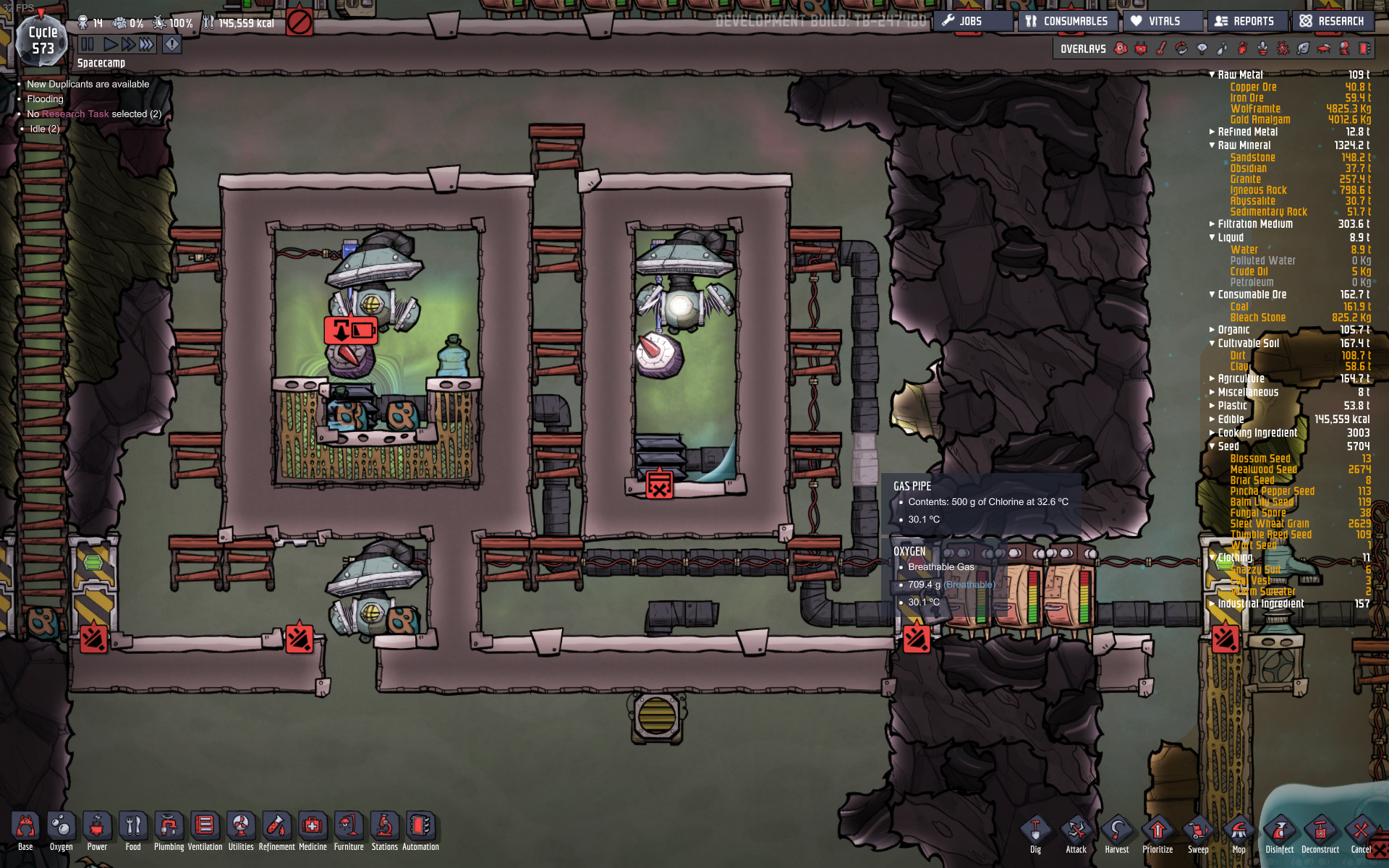The height and width of the screenshot is (868, 1389).
Task: Toggle the Decor plant overlay
Action: click(1262, 48)
